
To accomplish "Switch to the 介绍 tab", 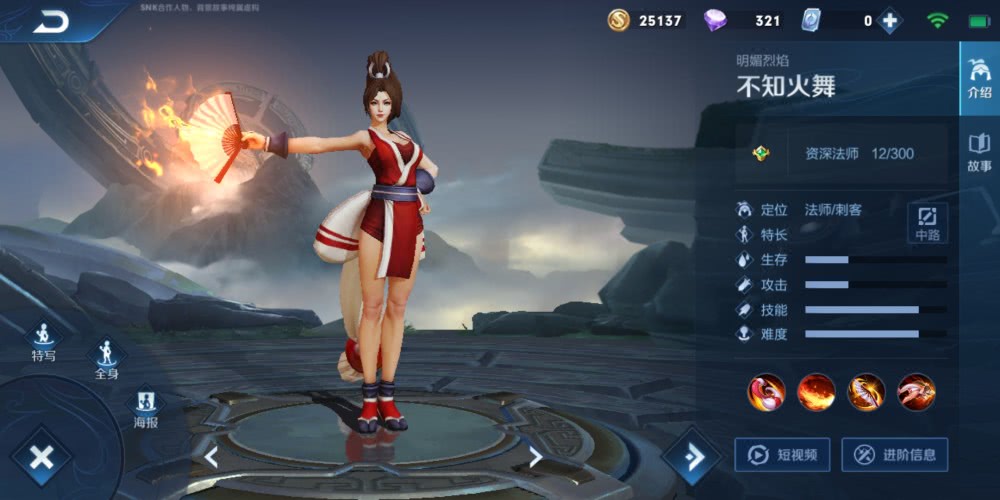I will click(979, 78).
